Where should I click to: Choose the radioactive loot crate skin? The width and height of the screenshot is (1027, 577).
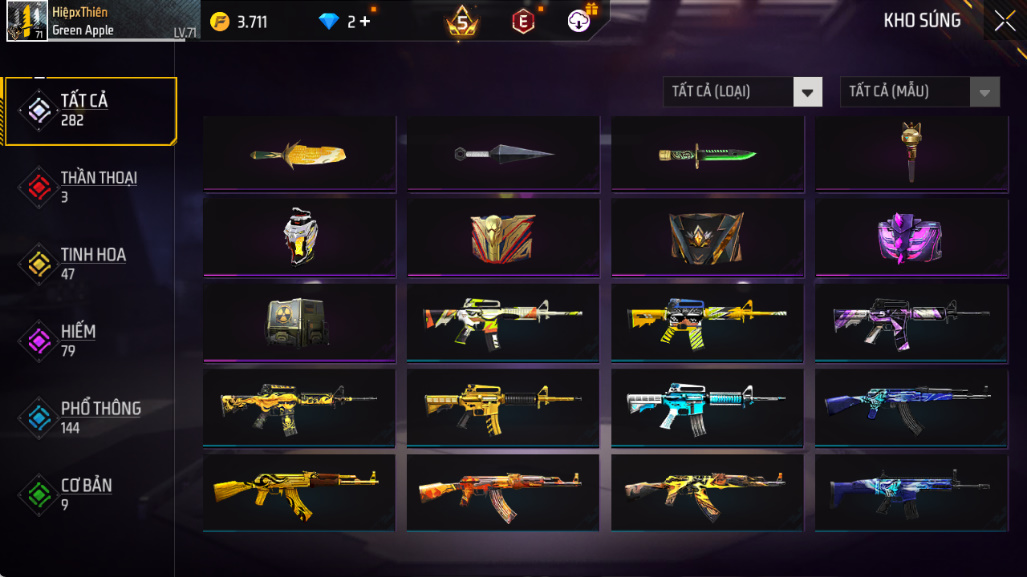pos(299,322)
